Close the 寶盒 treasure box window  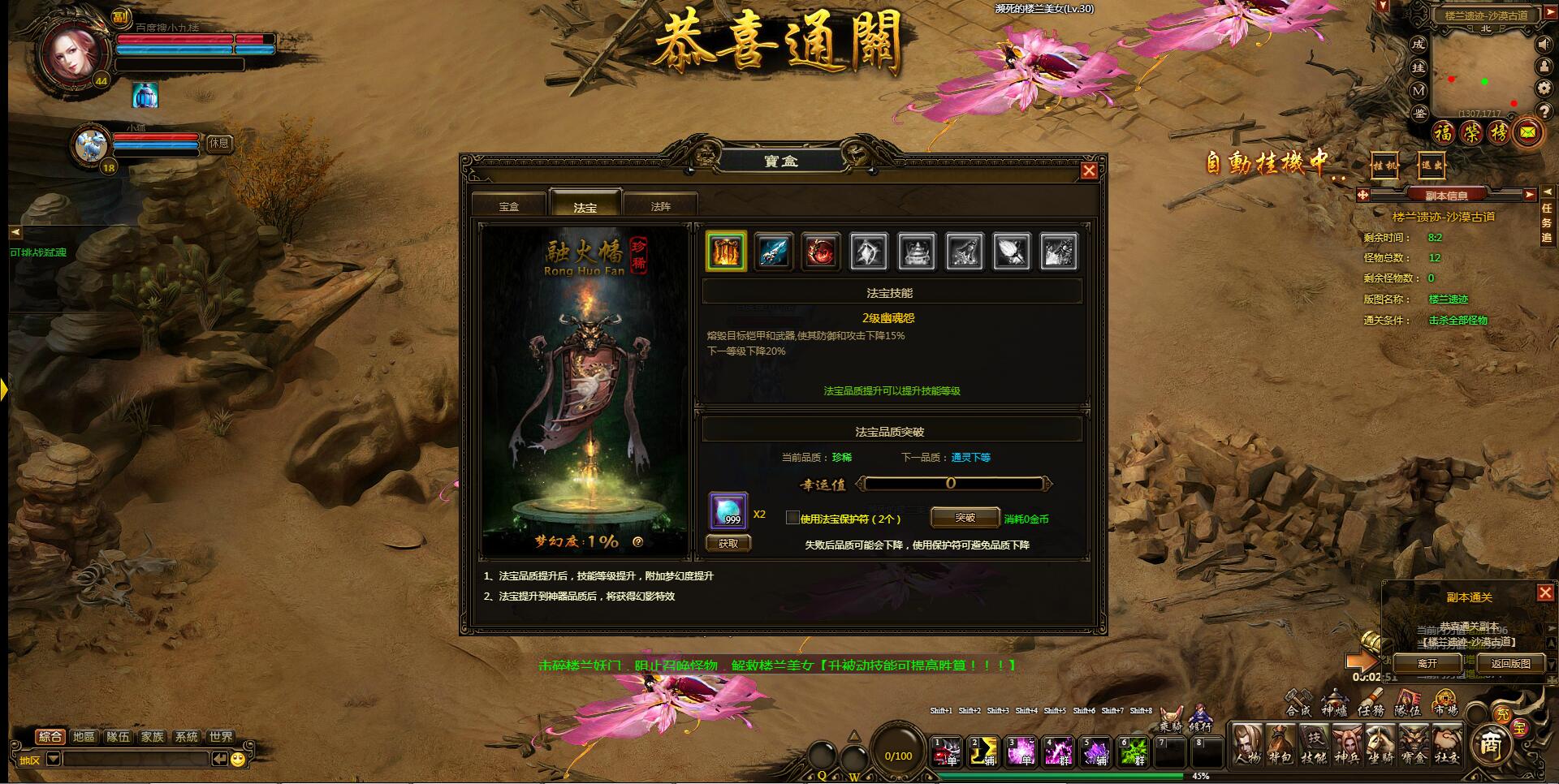tap(1089, 170)
